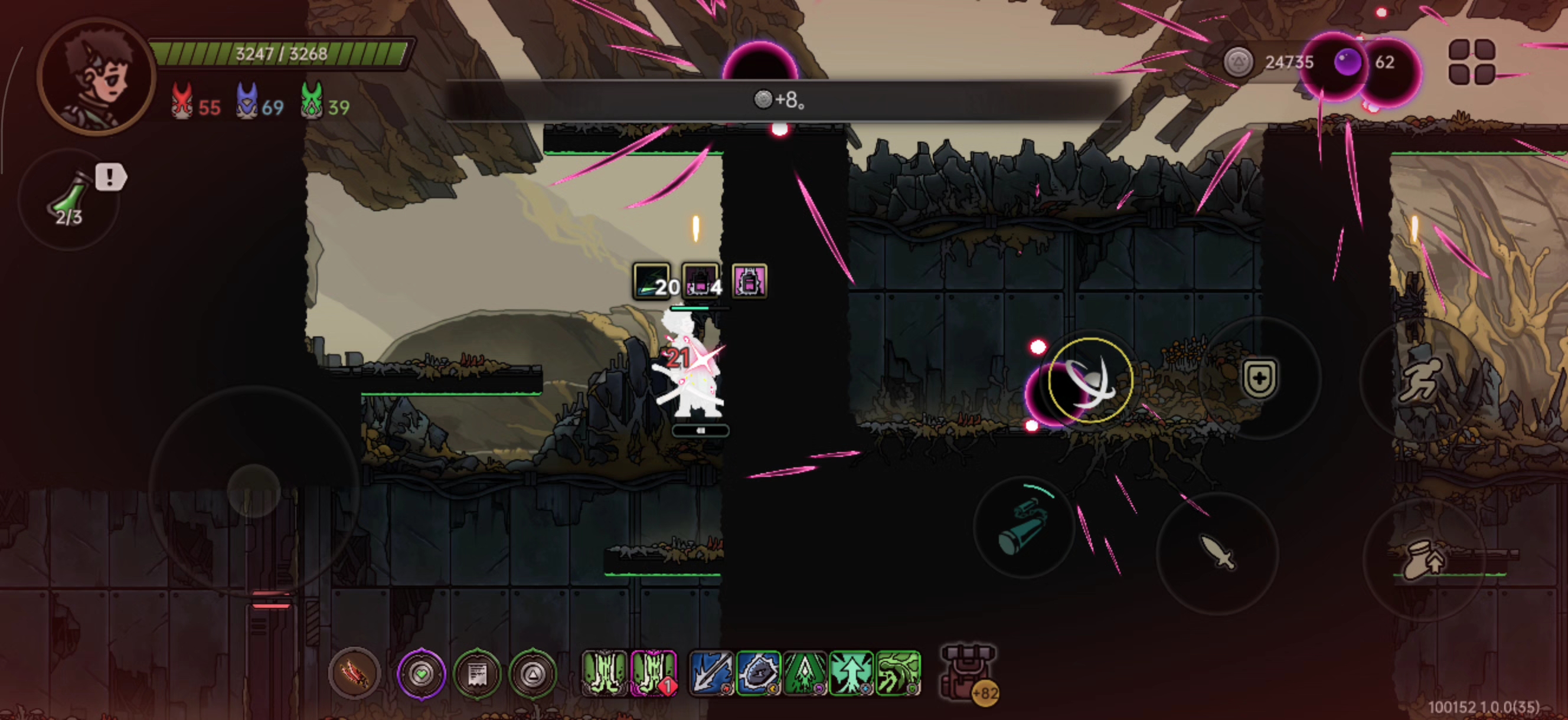Tap the triangle coin medallion
1568x720 pixels.
[x=533, y=674]
